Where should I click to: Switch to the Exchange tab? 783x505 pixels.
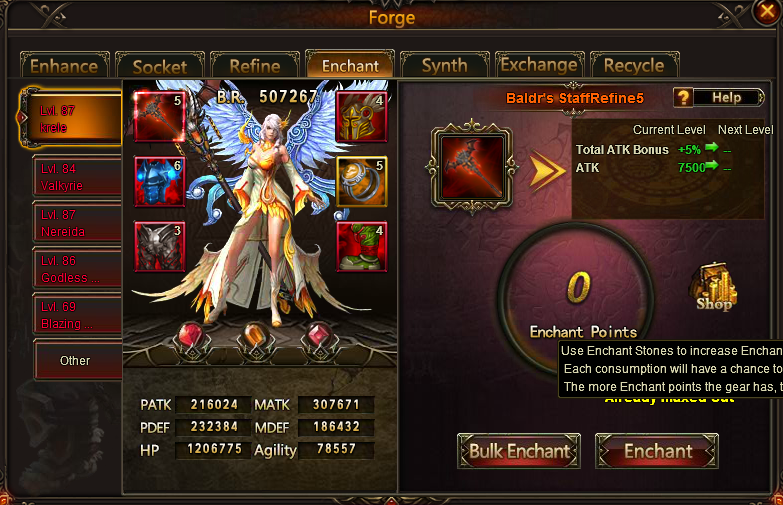(x=539, y=66)
